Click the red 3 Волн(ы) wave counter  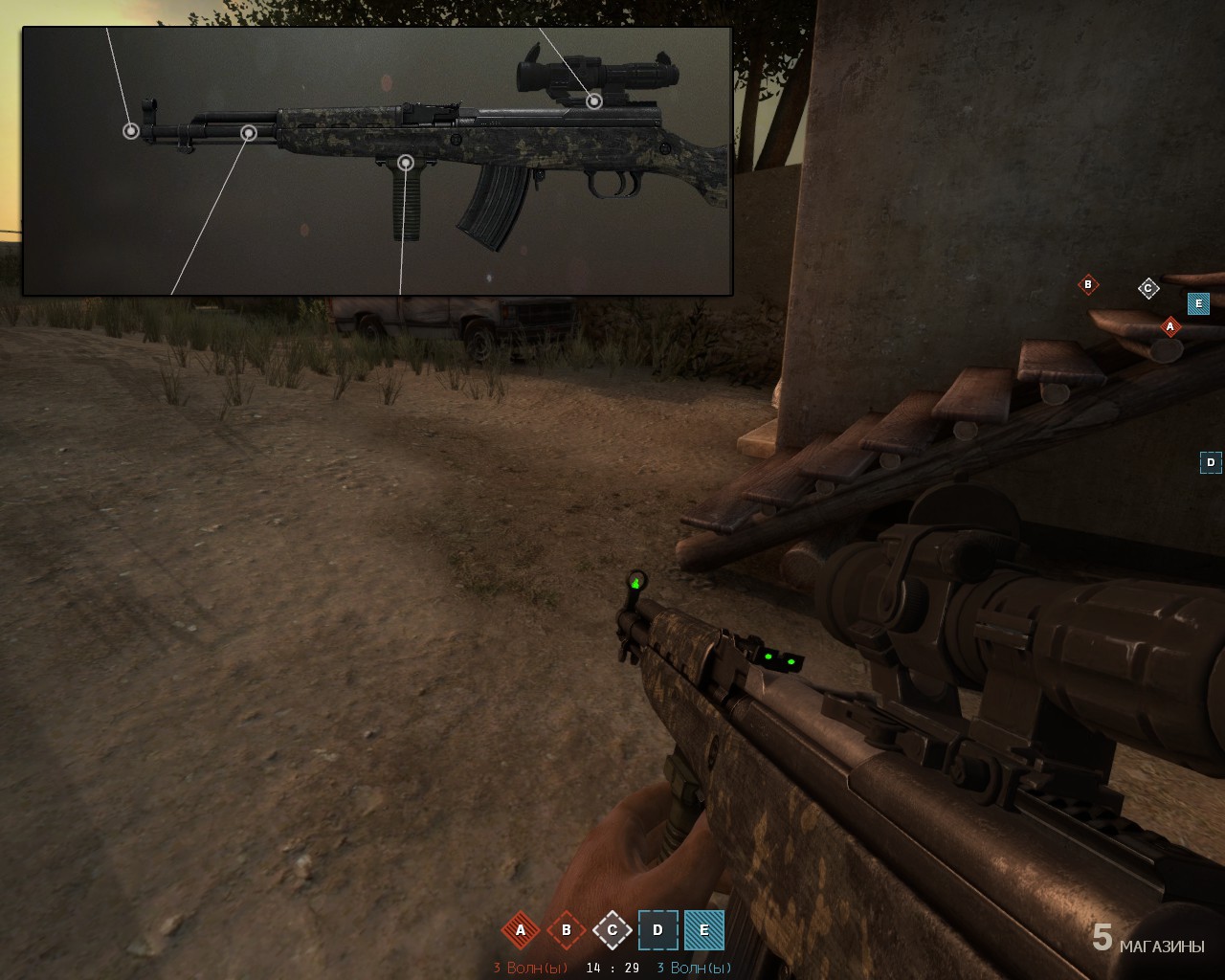(x=528, y=967)
